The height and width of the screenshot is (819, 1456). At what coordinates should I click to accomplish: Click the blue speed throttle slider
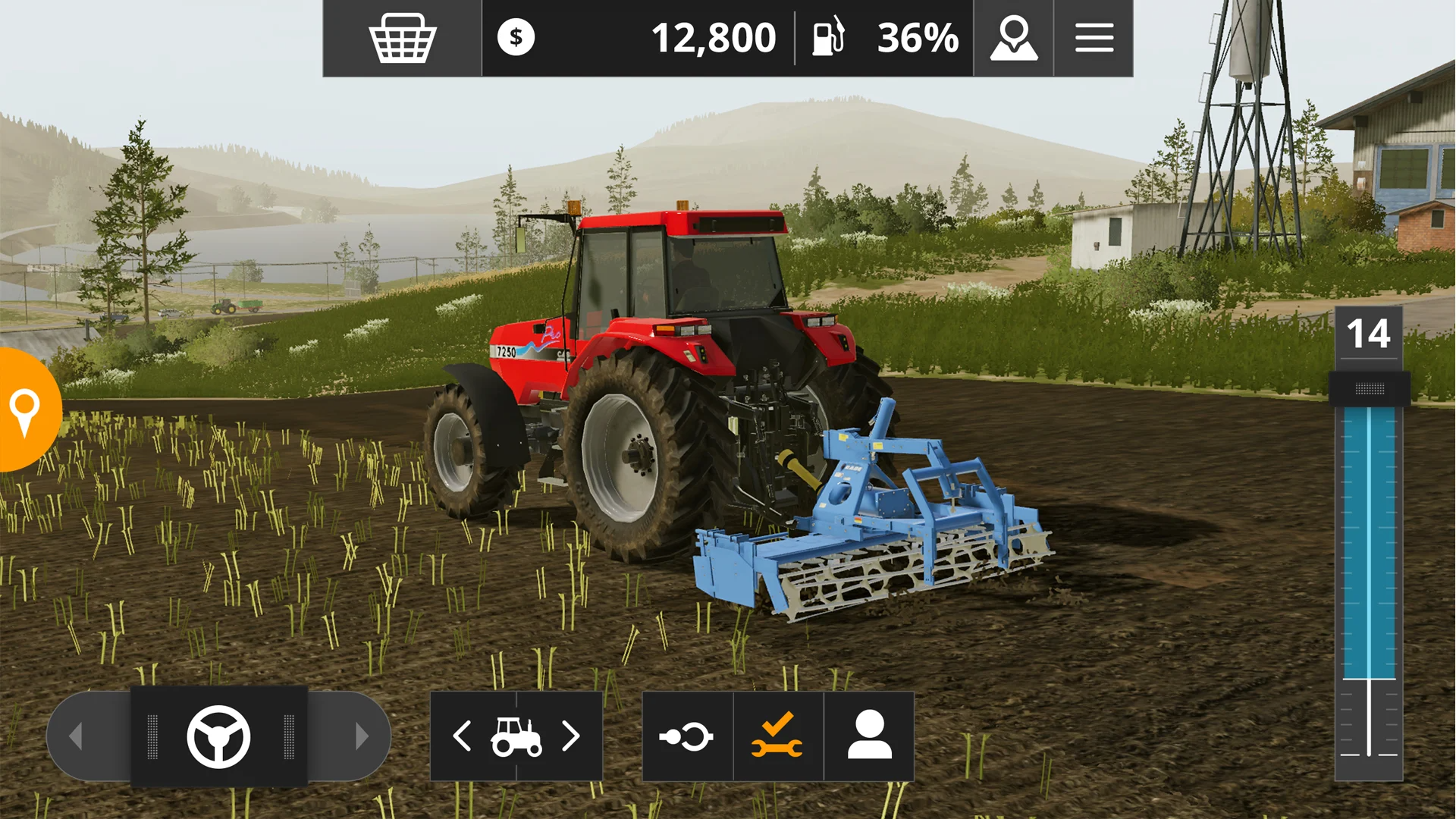tap(1369, 542)
